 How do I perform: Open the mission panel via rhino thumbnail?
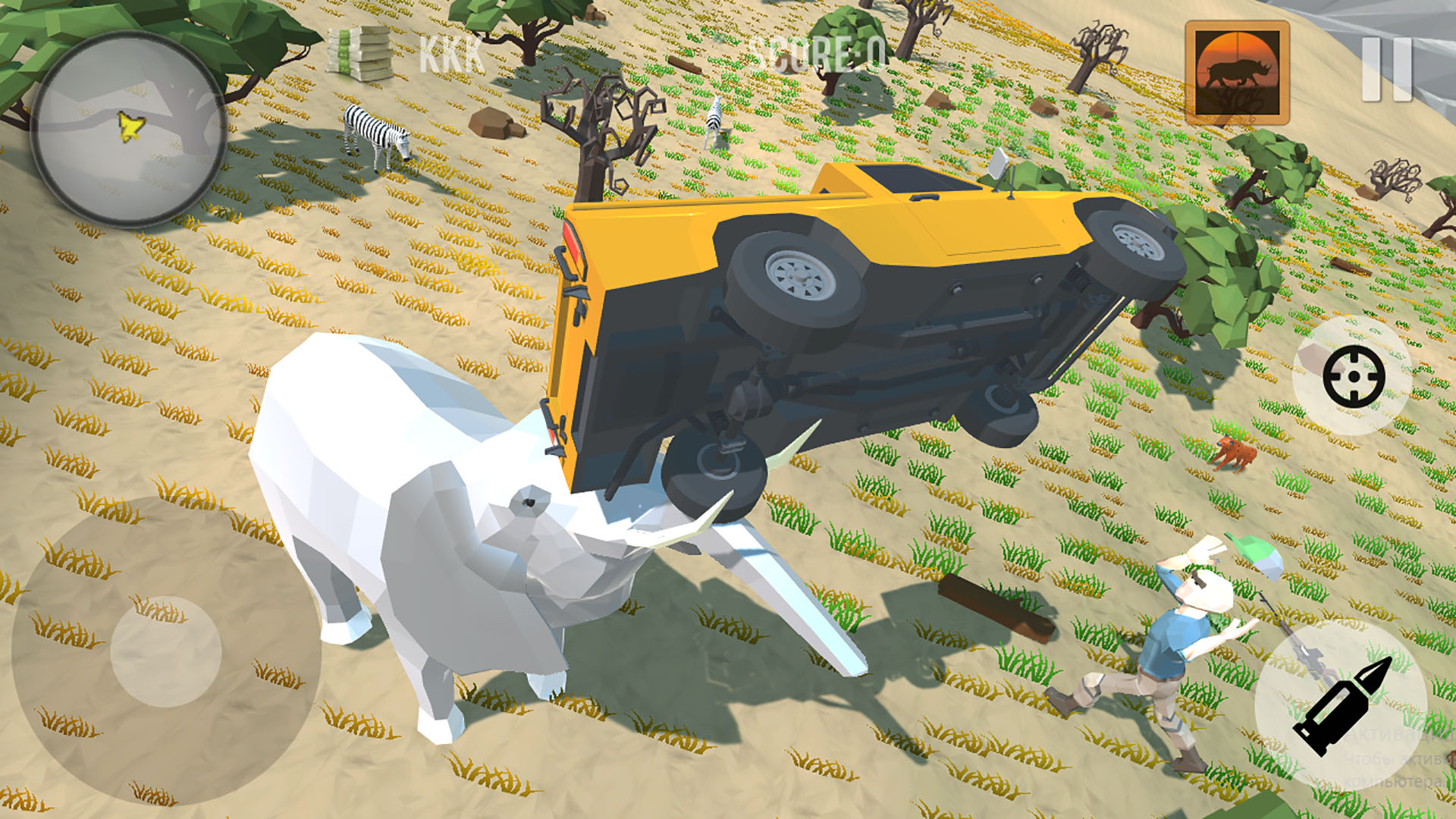pyautogui.click(x=1238, y=72)
